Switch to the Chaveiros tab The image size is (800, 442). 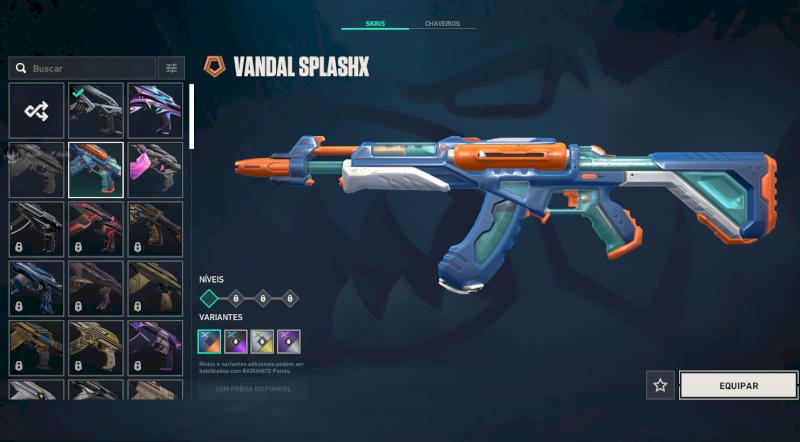coord(442,23)
